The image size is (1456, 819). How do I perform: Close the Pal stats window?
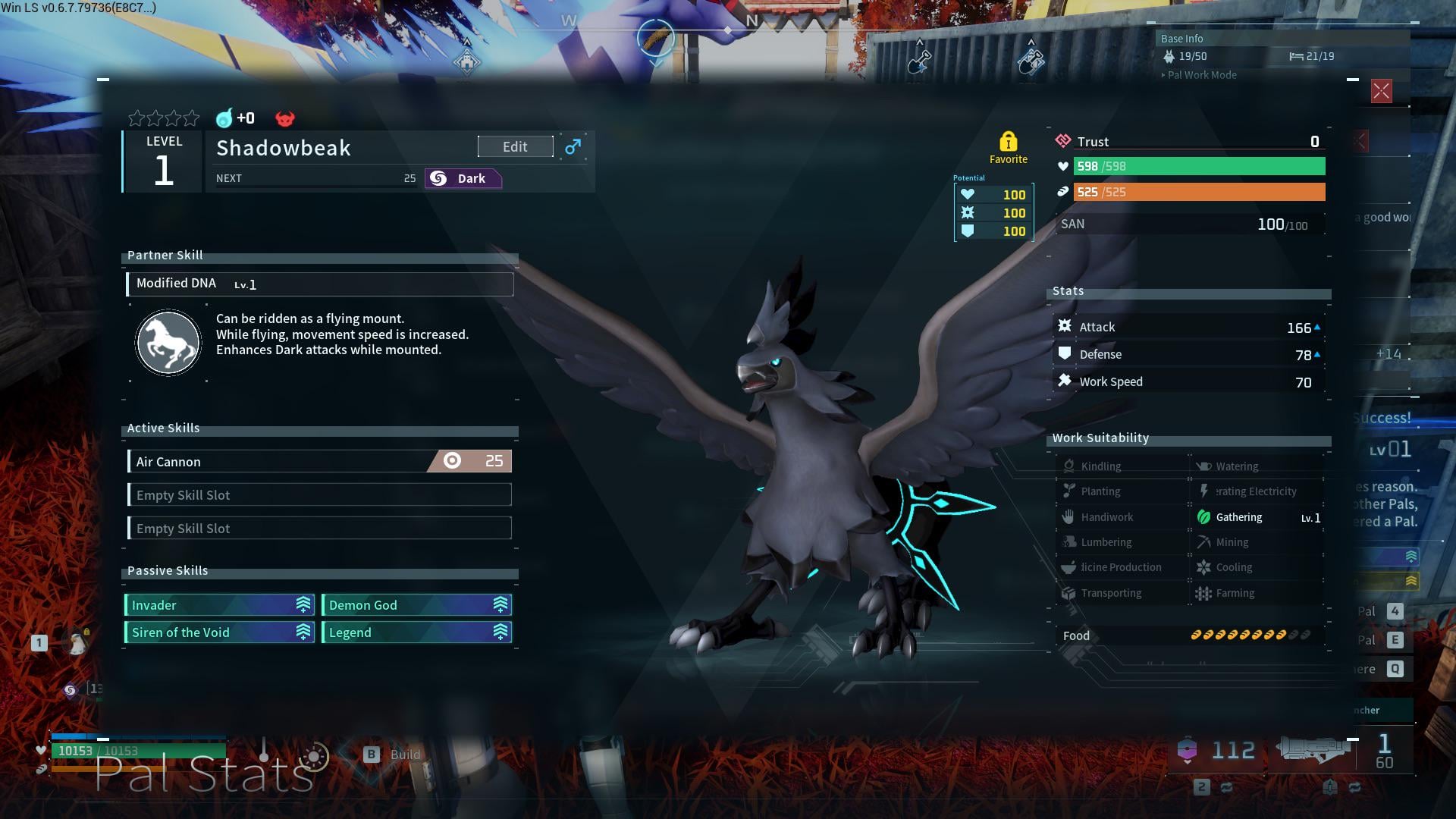[x=1381, y=92]
